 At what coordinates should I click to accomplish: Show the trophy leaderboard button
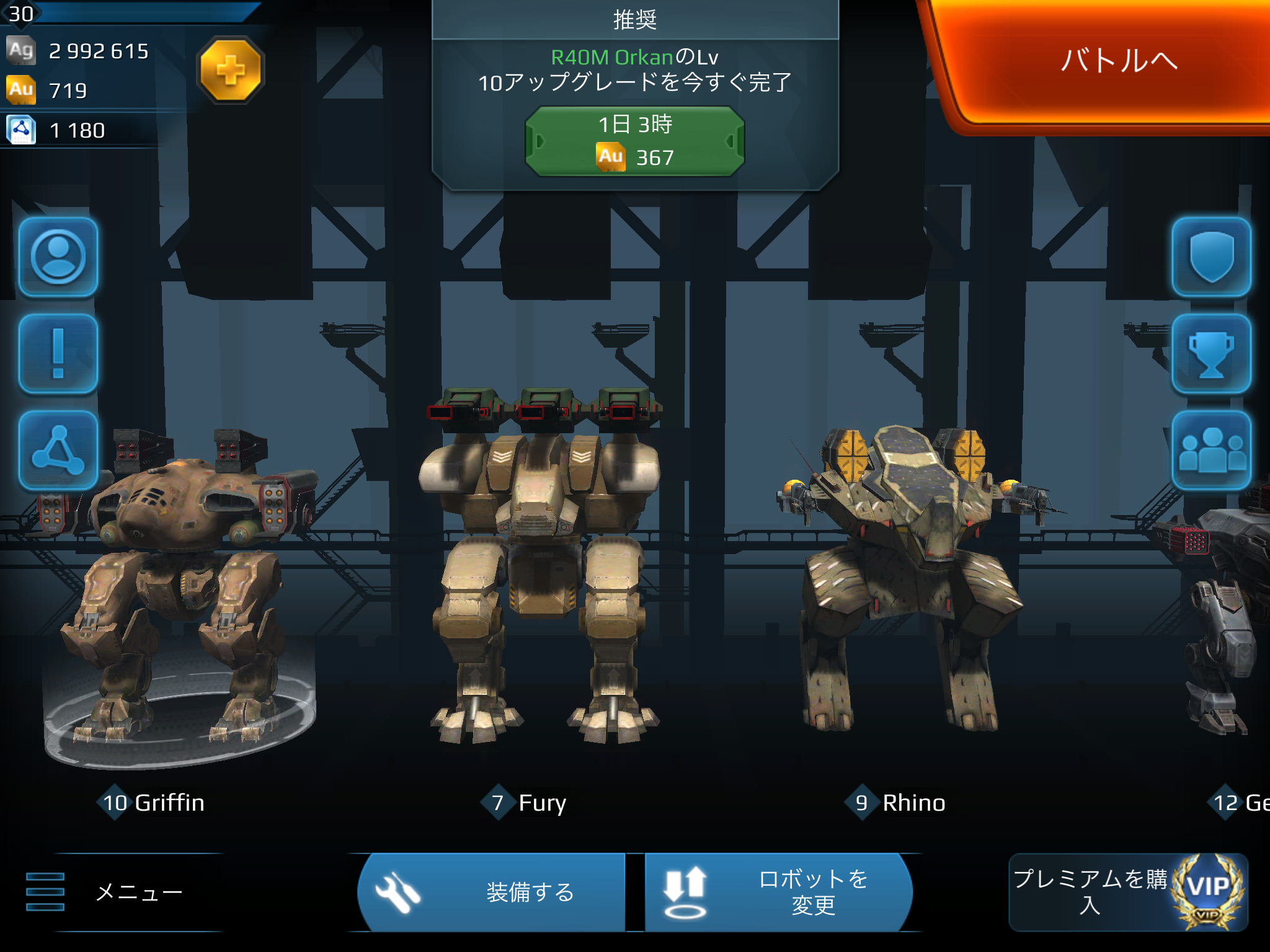1210,354
